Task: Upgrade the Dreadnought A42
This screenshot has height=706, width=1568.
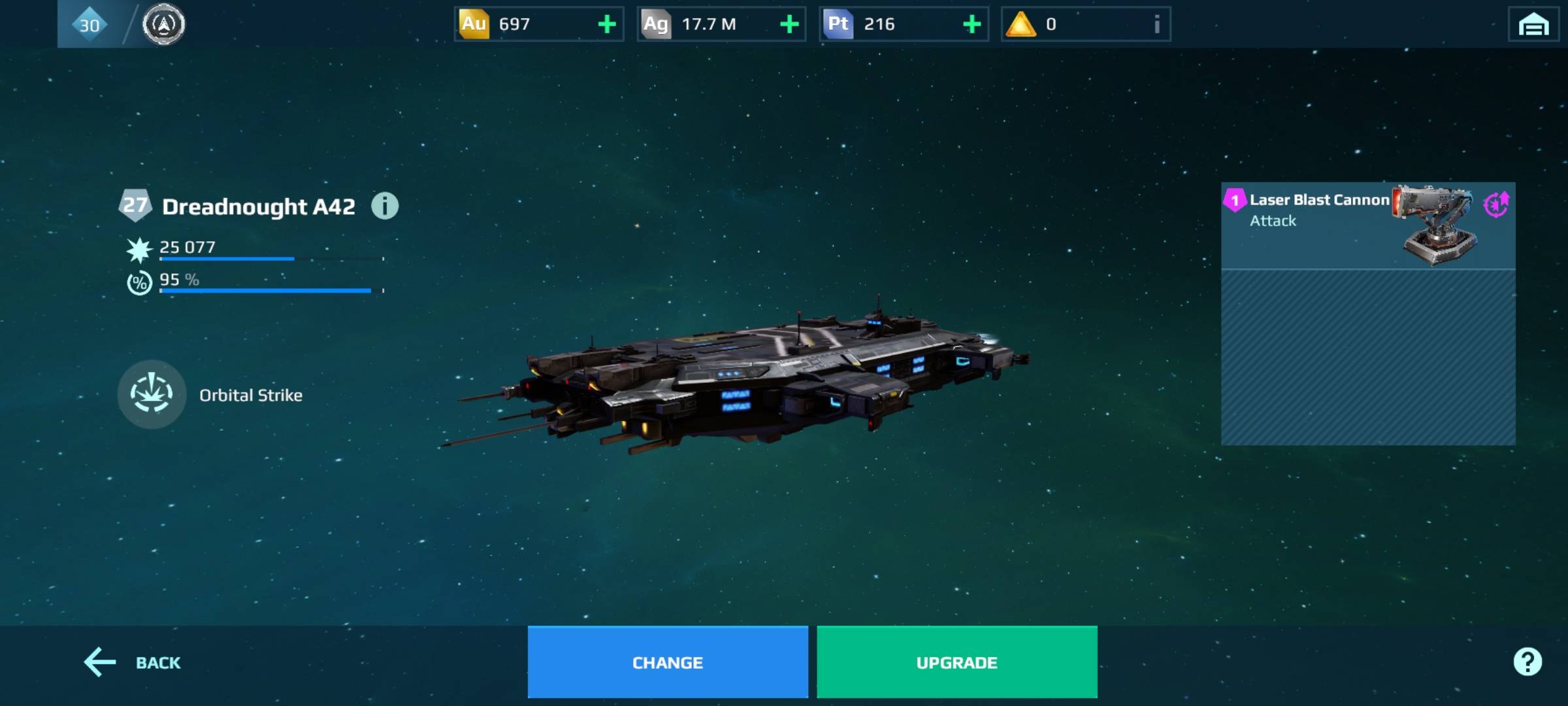Action: point(956,662)
